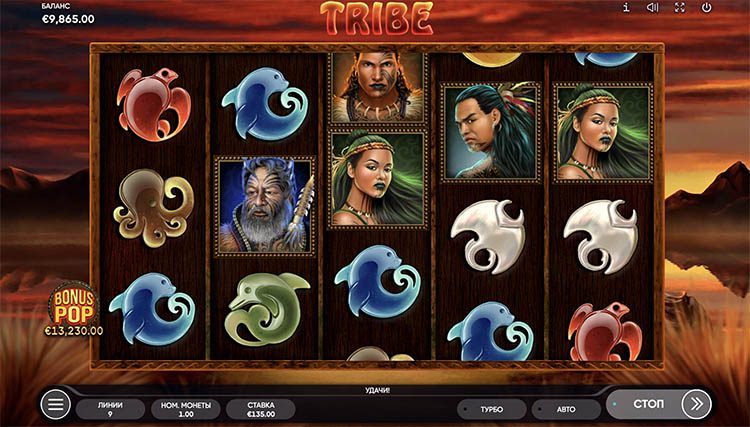
Task: Toggle Турбо mode
Action: point(490,409)
